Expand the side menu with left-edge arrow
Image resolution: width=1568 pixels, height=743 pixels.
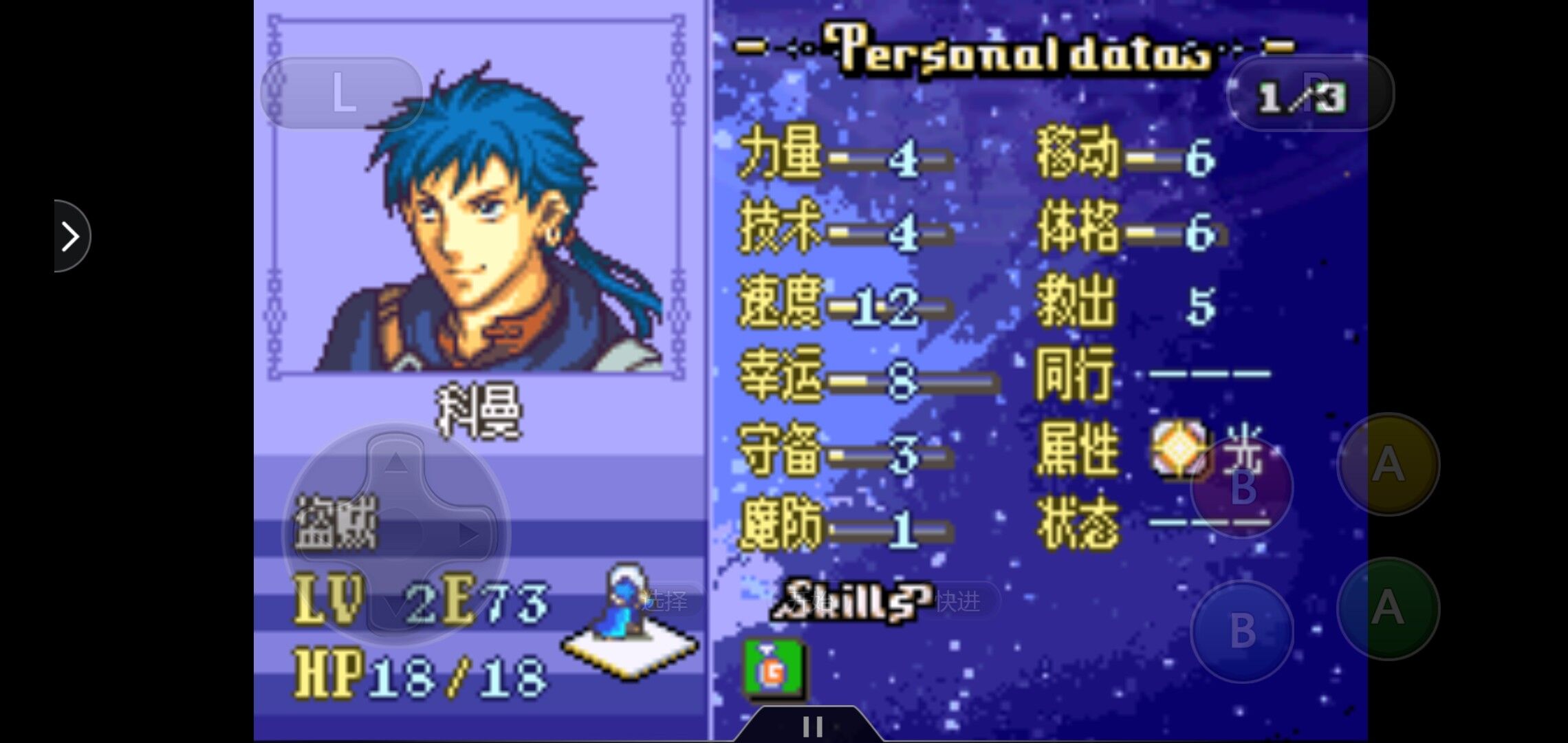click(69, 235)
